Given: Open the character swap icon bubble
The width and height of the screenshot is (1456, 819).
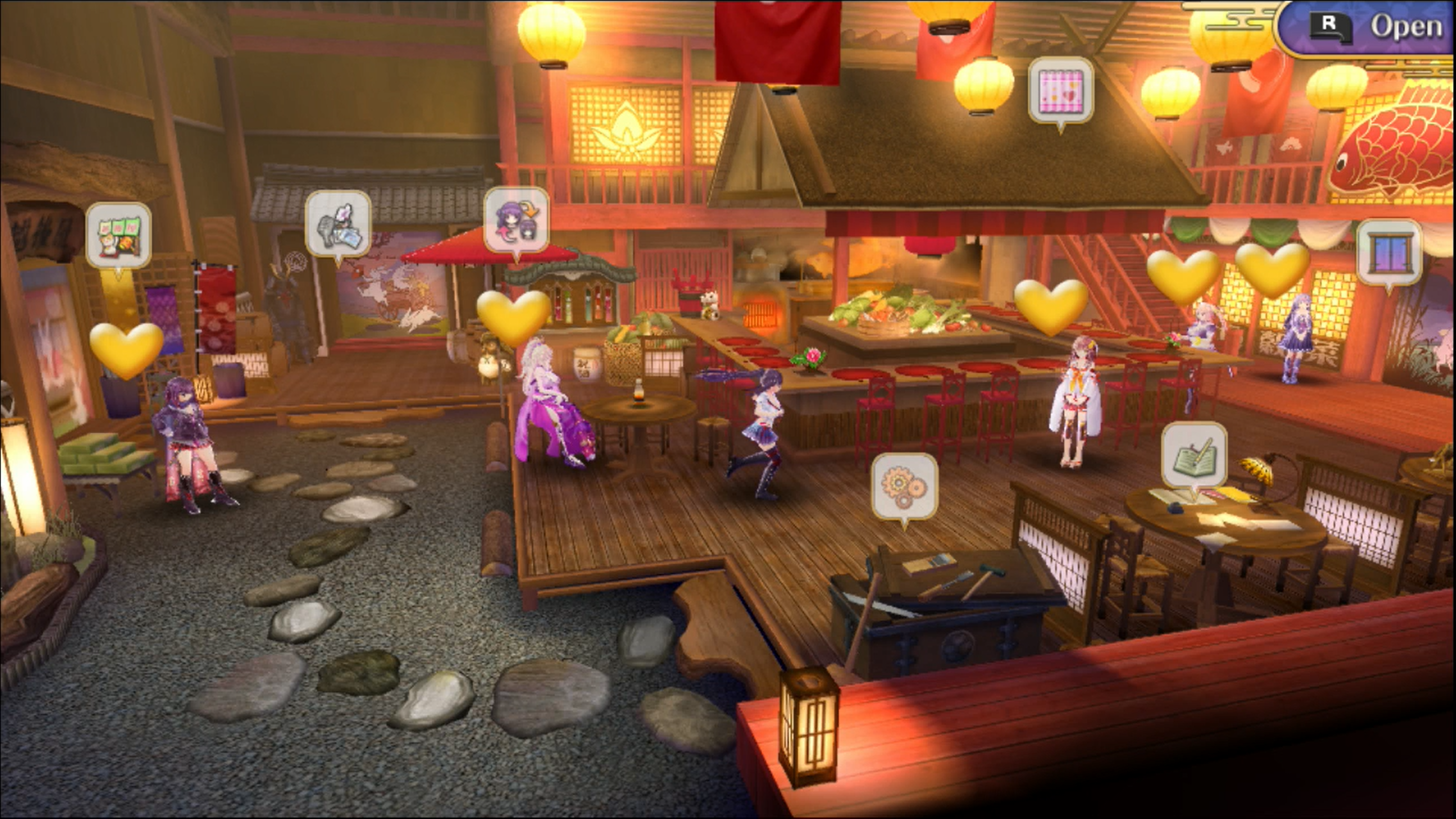Looking at the screenshot, I should tap(516, 220).
